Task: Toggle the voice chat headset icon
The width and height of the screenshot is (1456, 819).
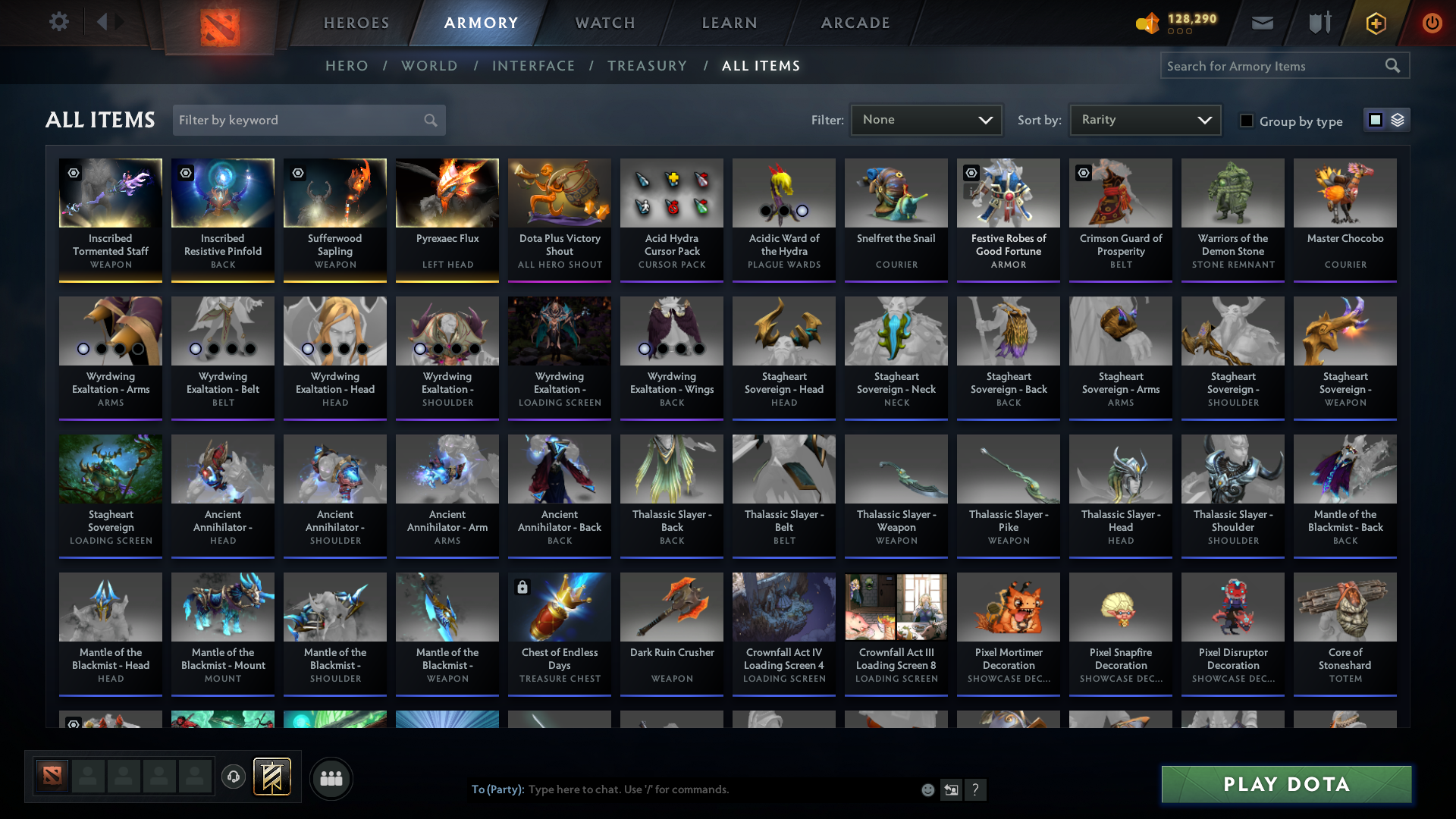Action: [234, 777]
